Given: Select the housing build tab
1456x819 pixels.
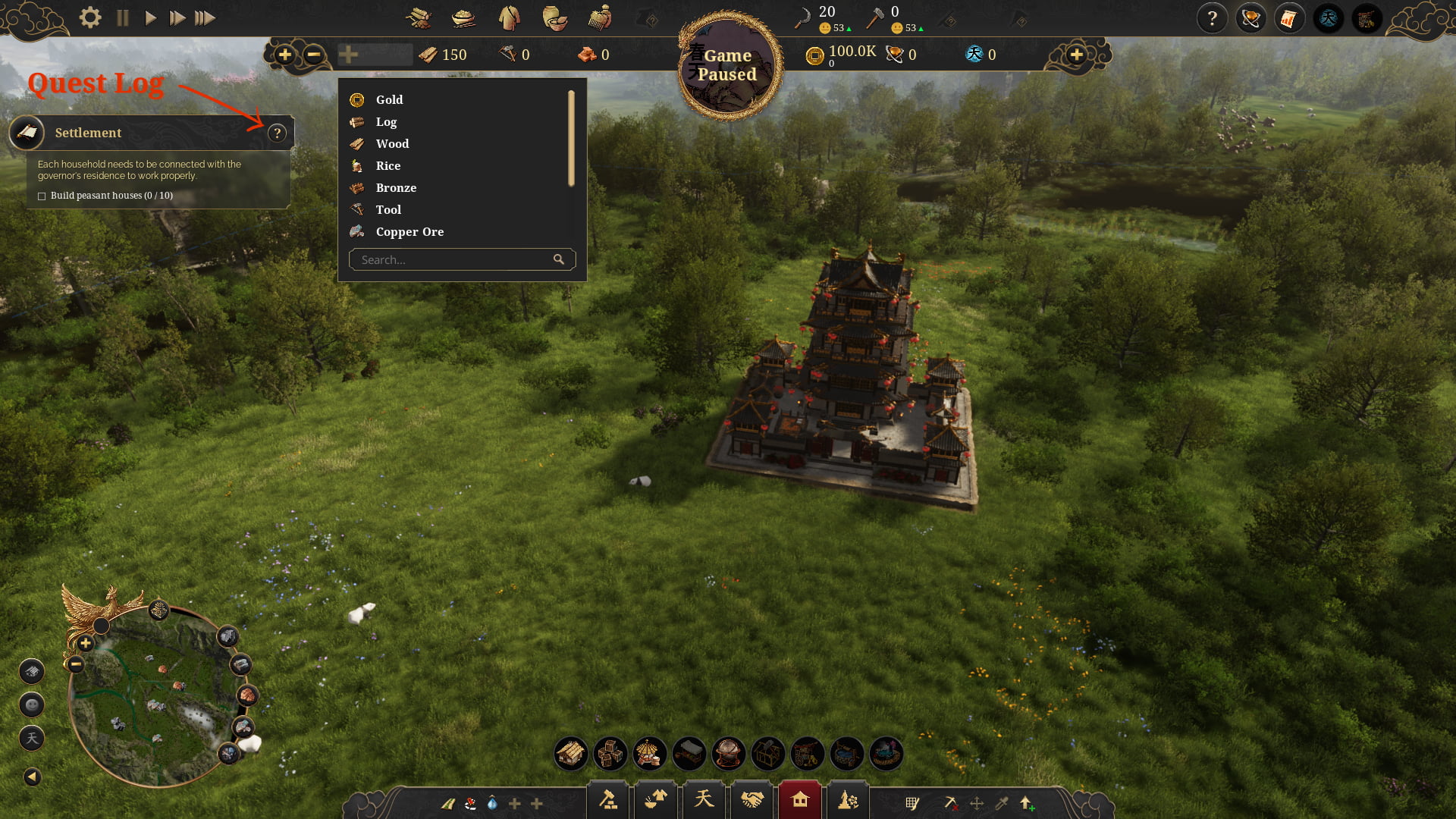Looking at the screenshot, I should click(x=799, y=800).
